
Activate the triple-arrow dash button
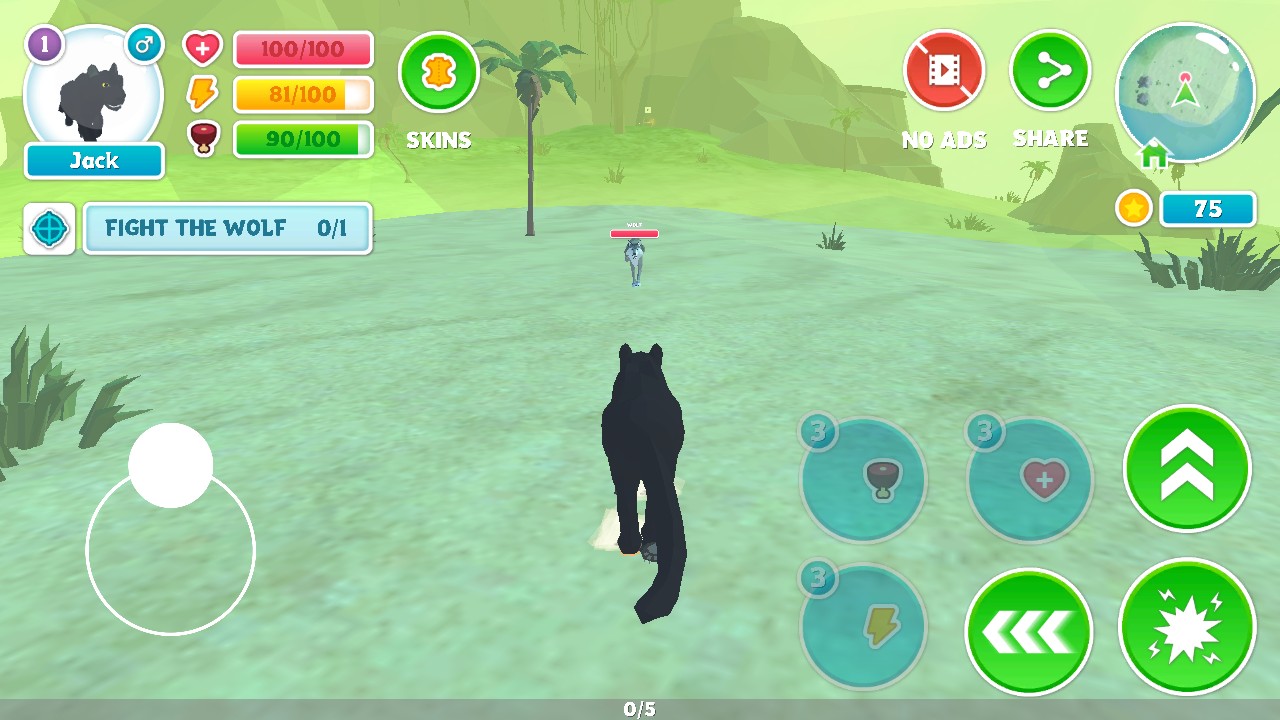1028,631
